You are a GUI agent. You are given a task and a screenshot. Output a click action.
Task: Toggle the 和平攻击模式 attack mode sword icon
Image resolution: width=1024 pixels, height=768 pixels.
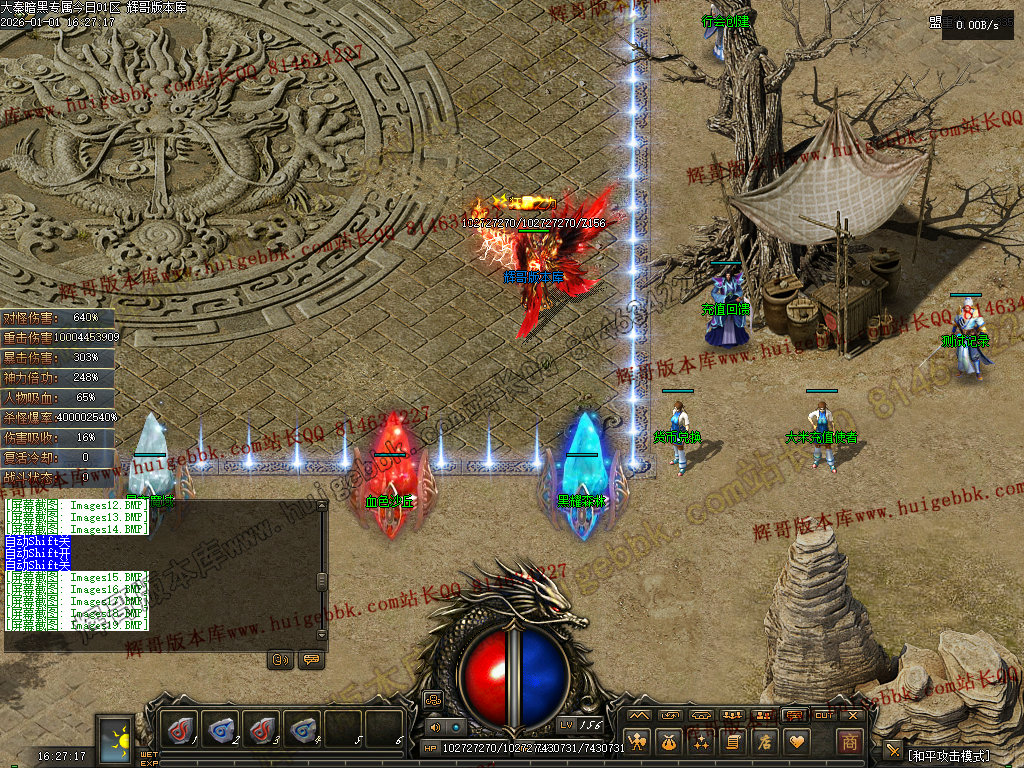click(893, 750)
